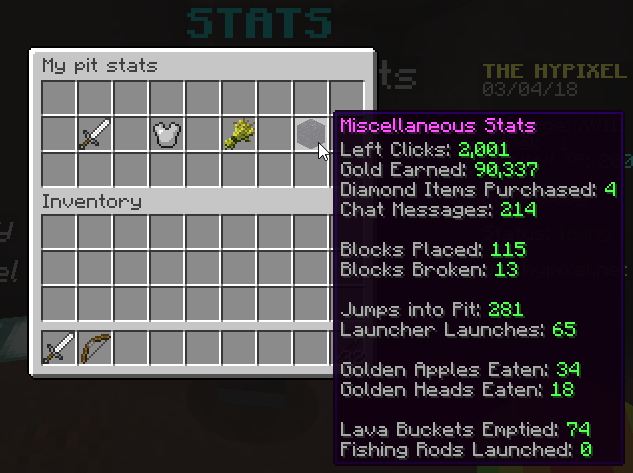633x473 pixels.
Task: Select the iron sword in My pit stats
Action: [x=95, y=134]
